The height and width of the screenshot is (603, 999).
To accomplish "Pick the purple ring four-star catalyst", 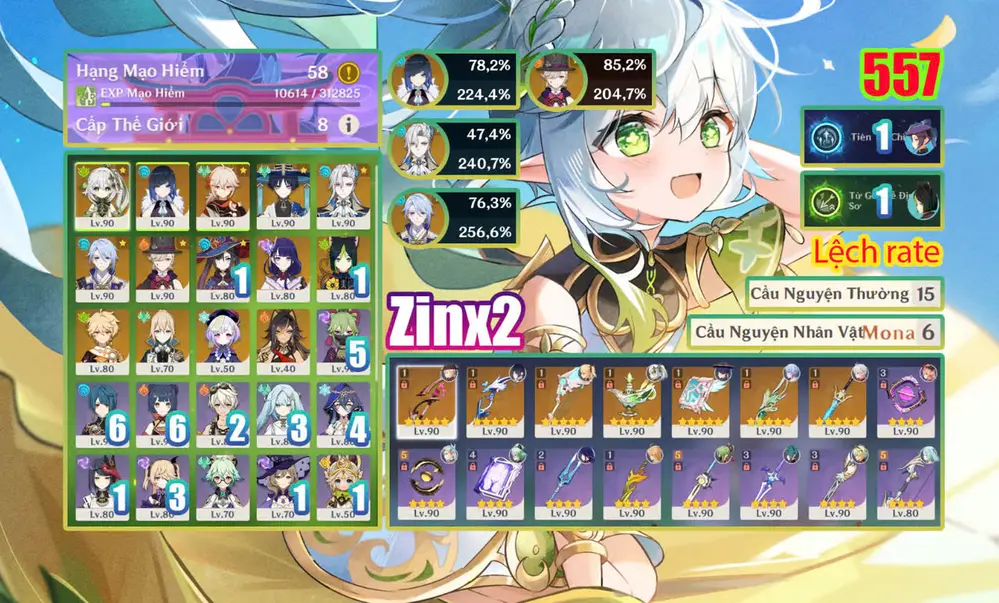I will coord(907,399).
